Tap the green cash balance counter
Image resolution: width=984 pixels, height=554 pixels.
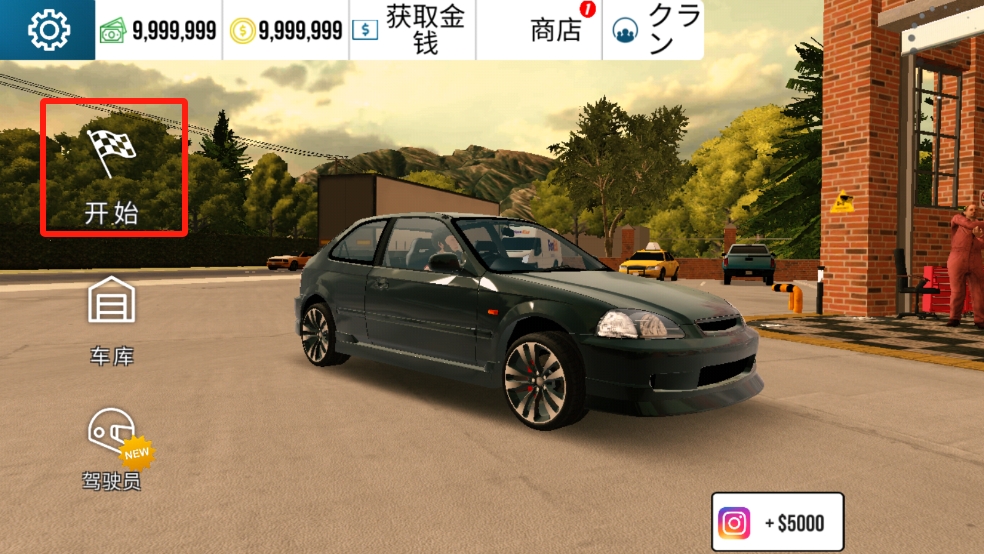(x=159, y=30)
